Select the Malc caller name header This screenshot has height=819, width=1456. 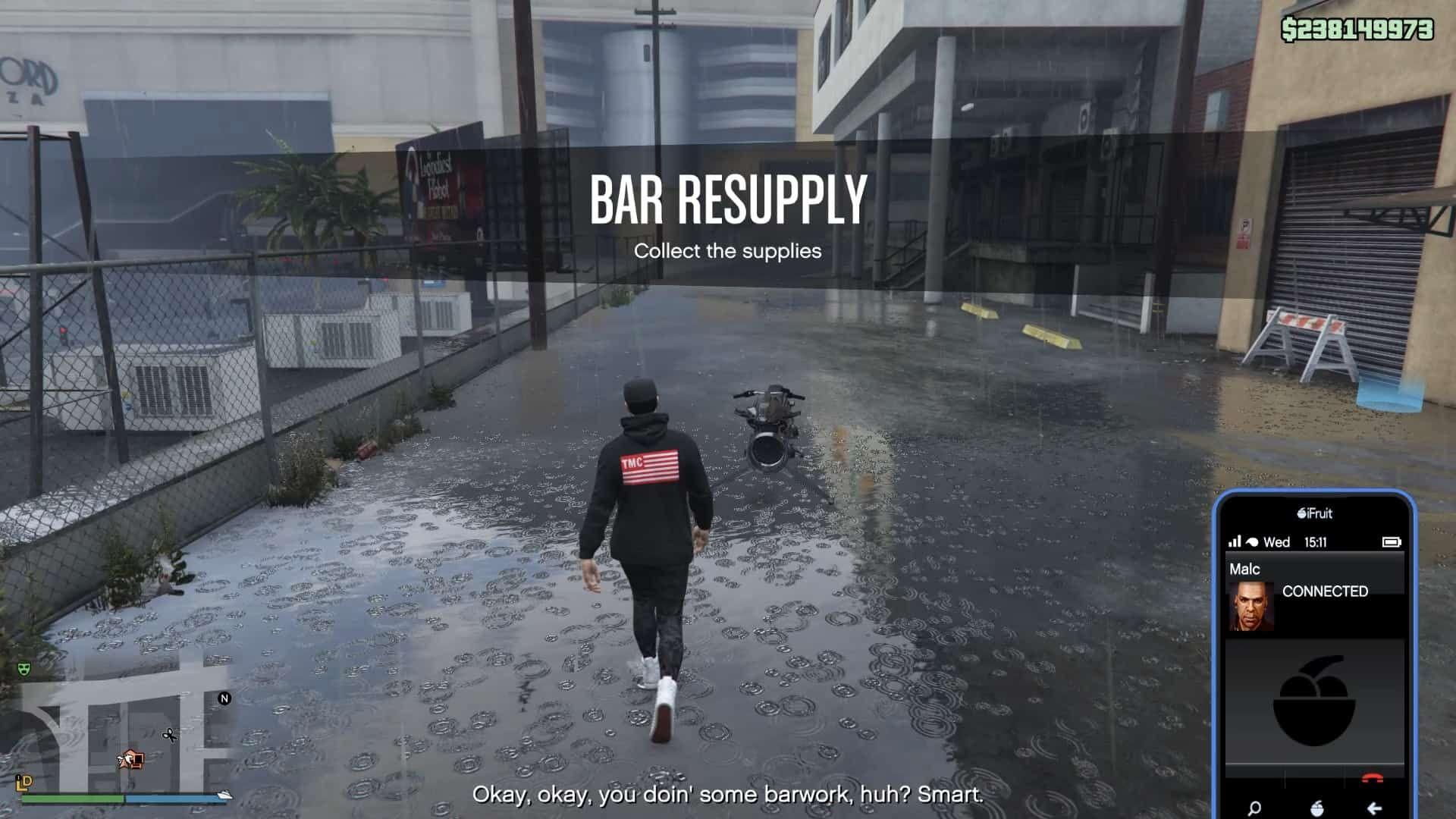[x=1244, y=568]
